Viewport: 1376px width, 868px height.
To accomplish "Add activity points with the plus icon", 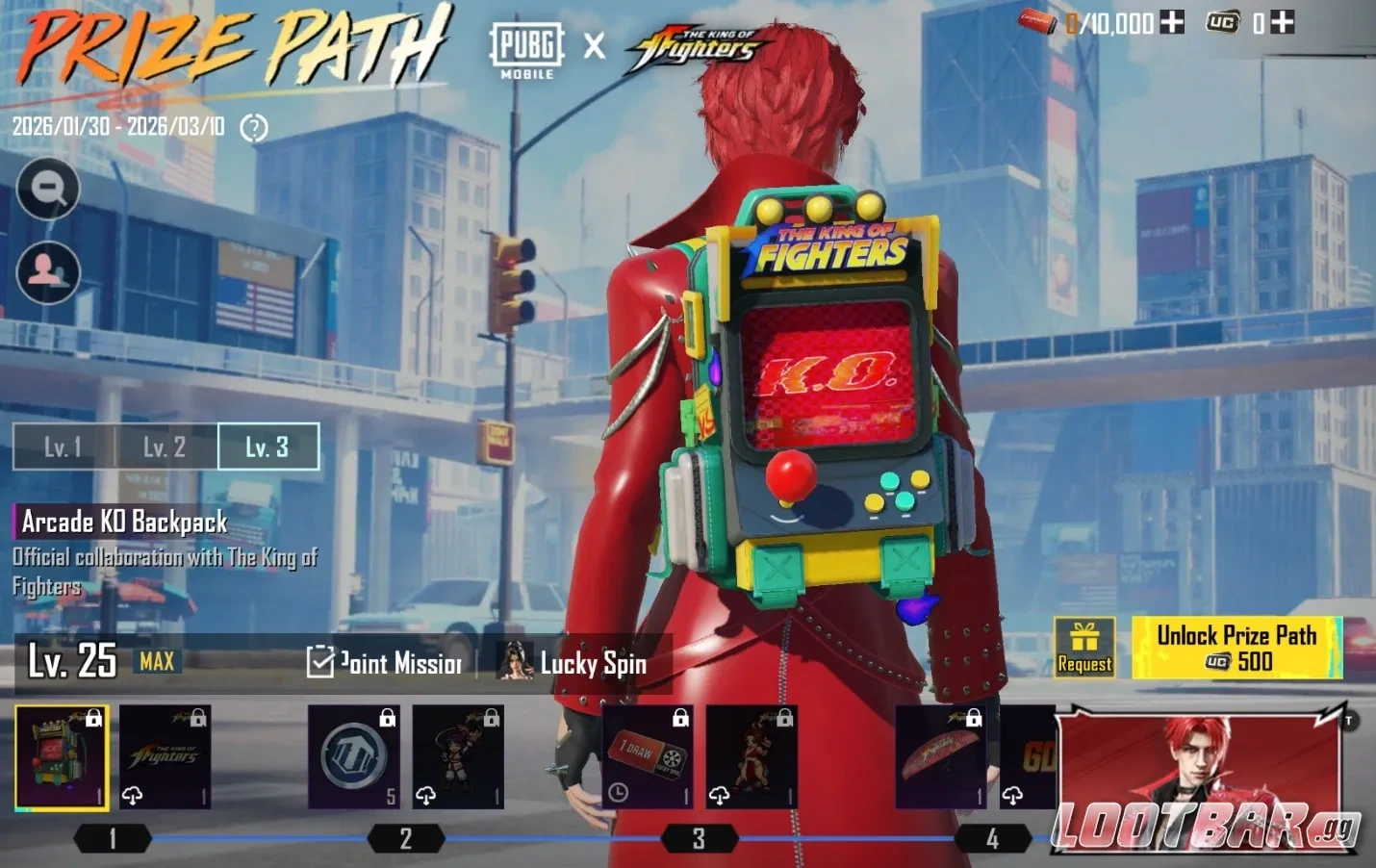I will pos(1170,23).
